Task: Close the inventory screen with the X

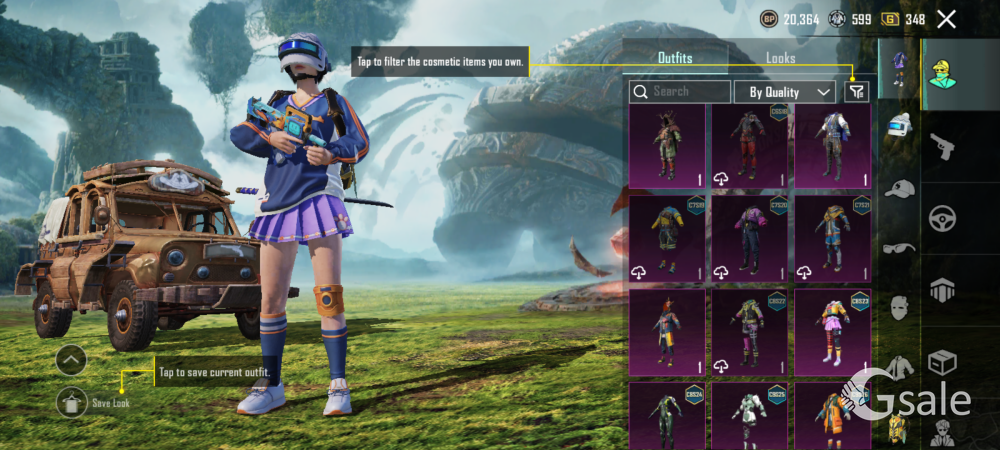Action: (946, 19)
